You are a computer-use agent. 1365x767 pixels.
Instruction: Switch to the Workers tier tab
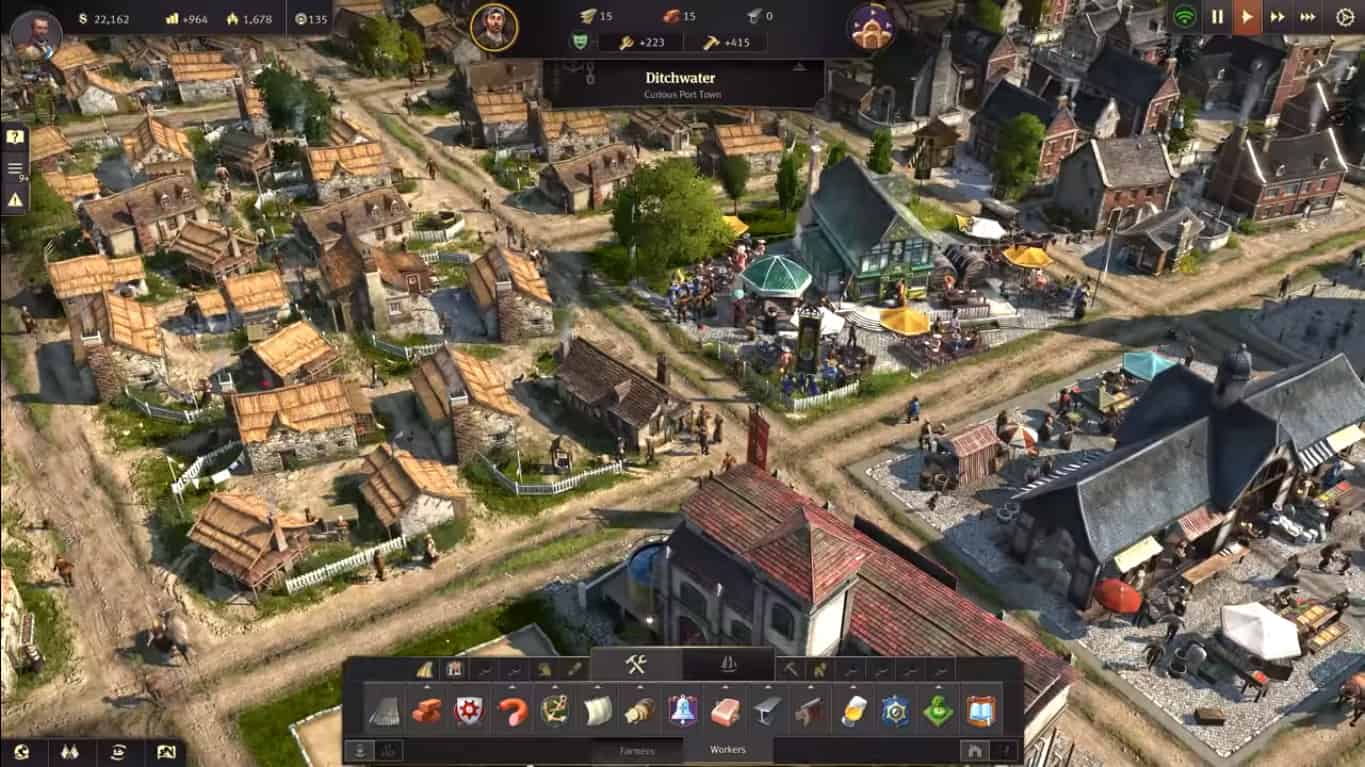727,749
